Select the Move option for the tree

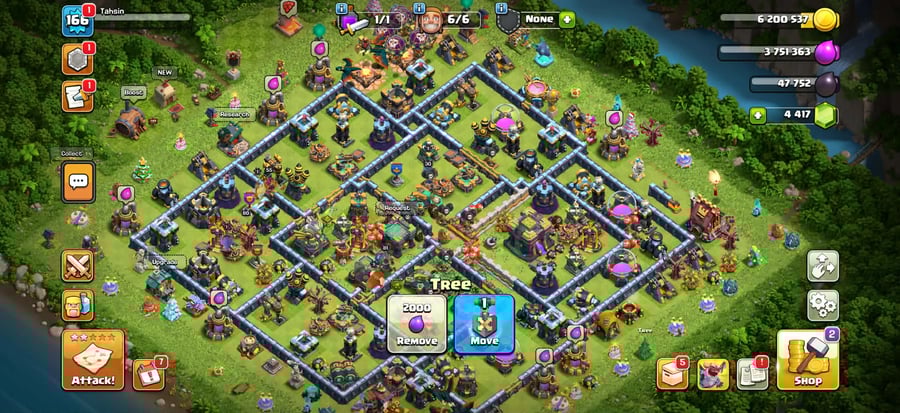(483, 323)
